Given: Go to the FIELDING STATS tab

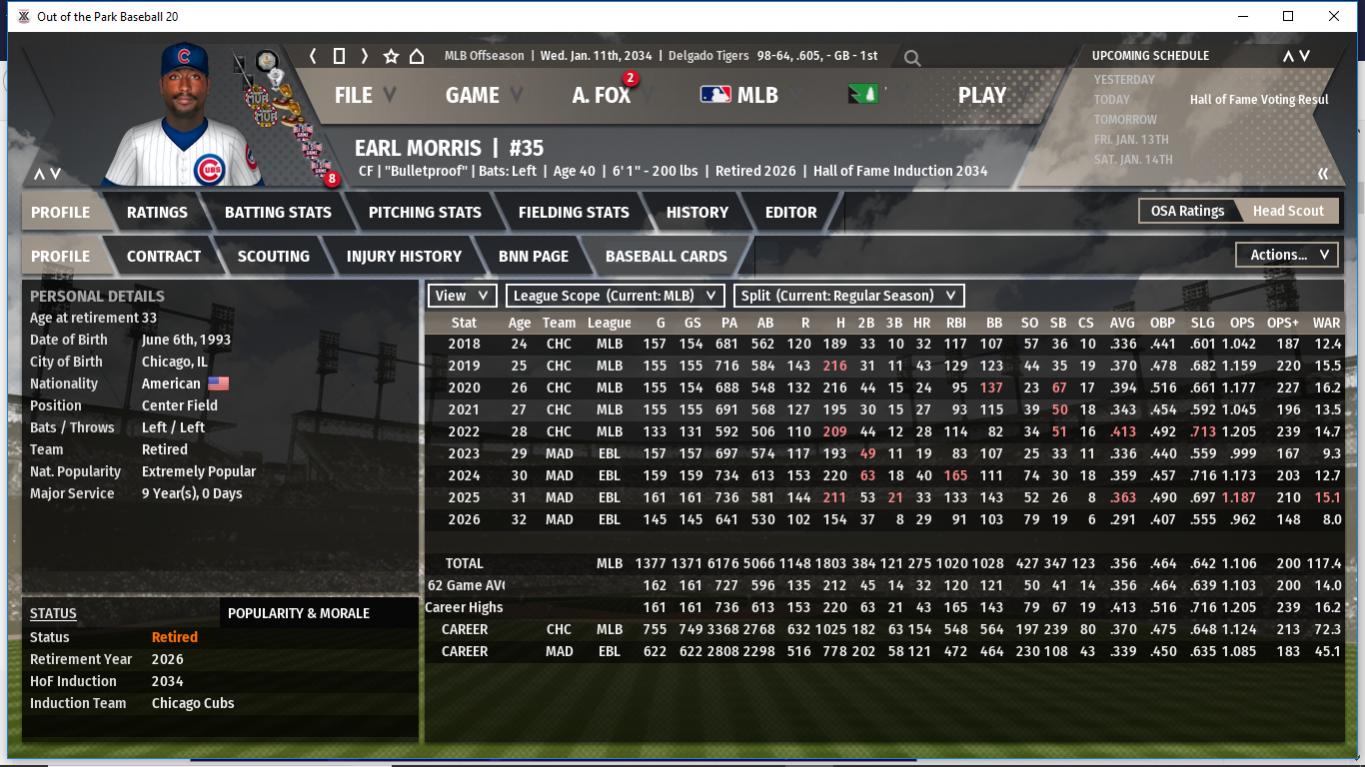Looking at the screenshot, I should [x=573, y=212].
